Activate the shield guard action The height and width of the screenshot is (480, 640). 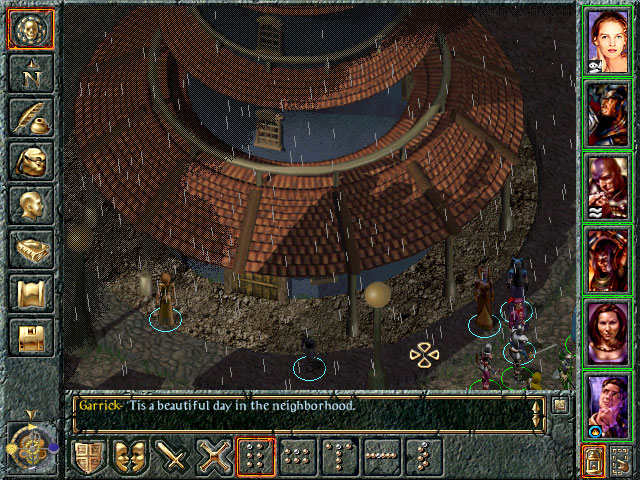pos(89,456)
